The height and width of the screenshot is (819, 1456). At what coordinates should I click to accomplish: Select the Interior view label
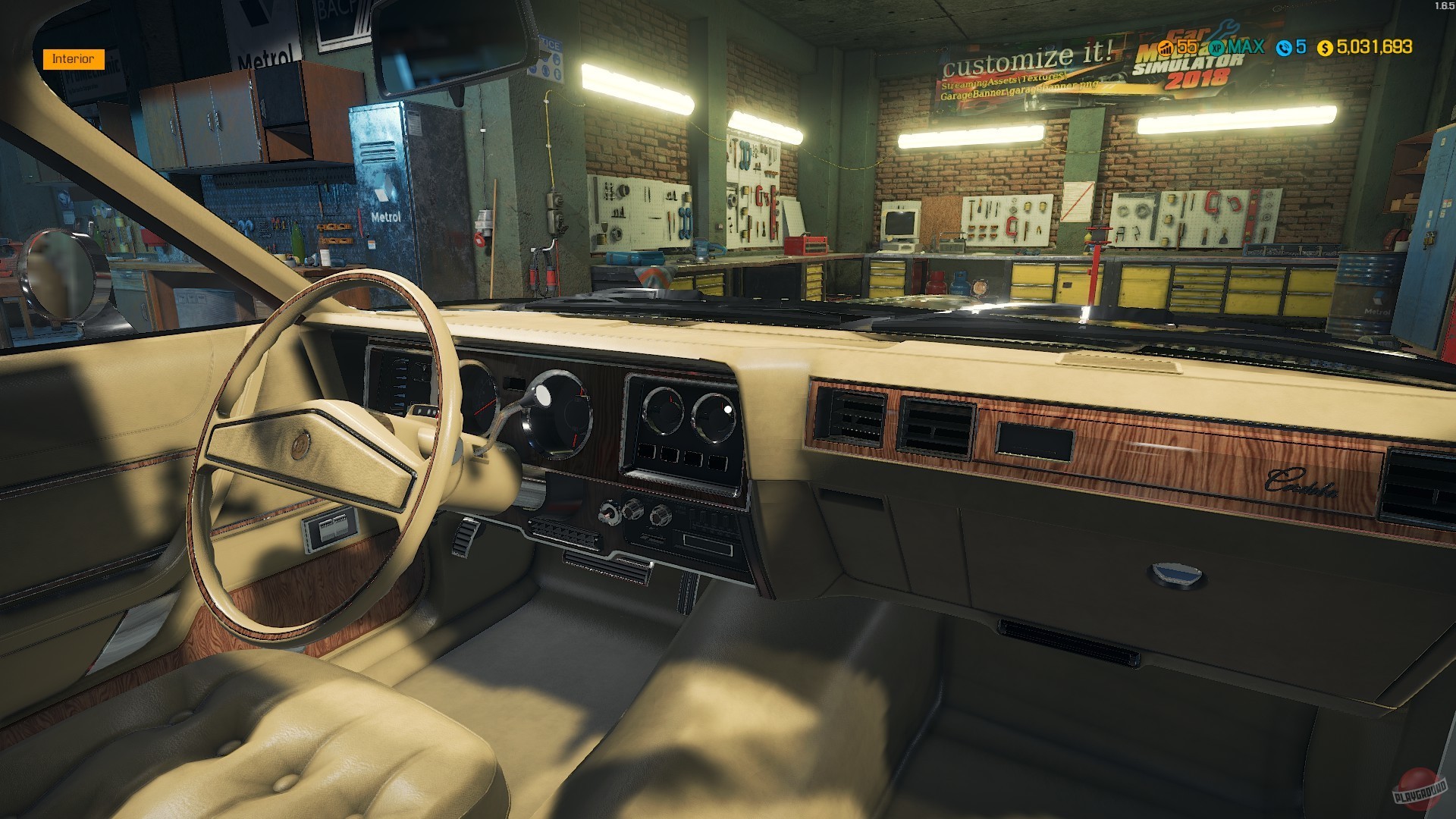pyautogui.click(x=74, y=58)
